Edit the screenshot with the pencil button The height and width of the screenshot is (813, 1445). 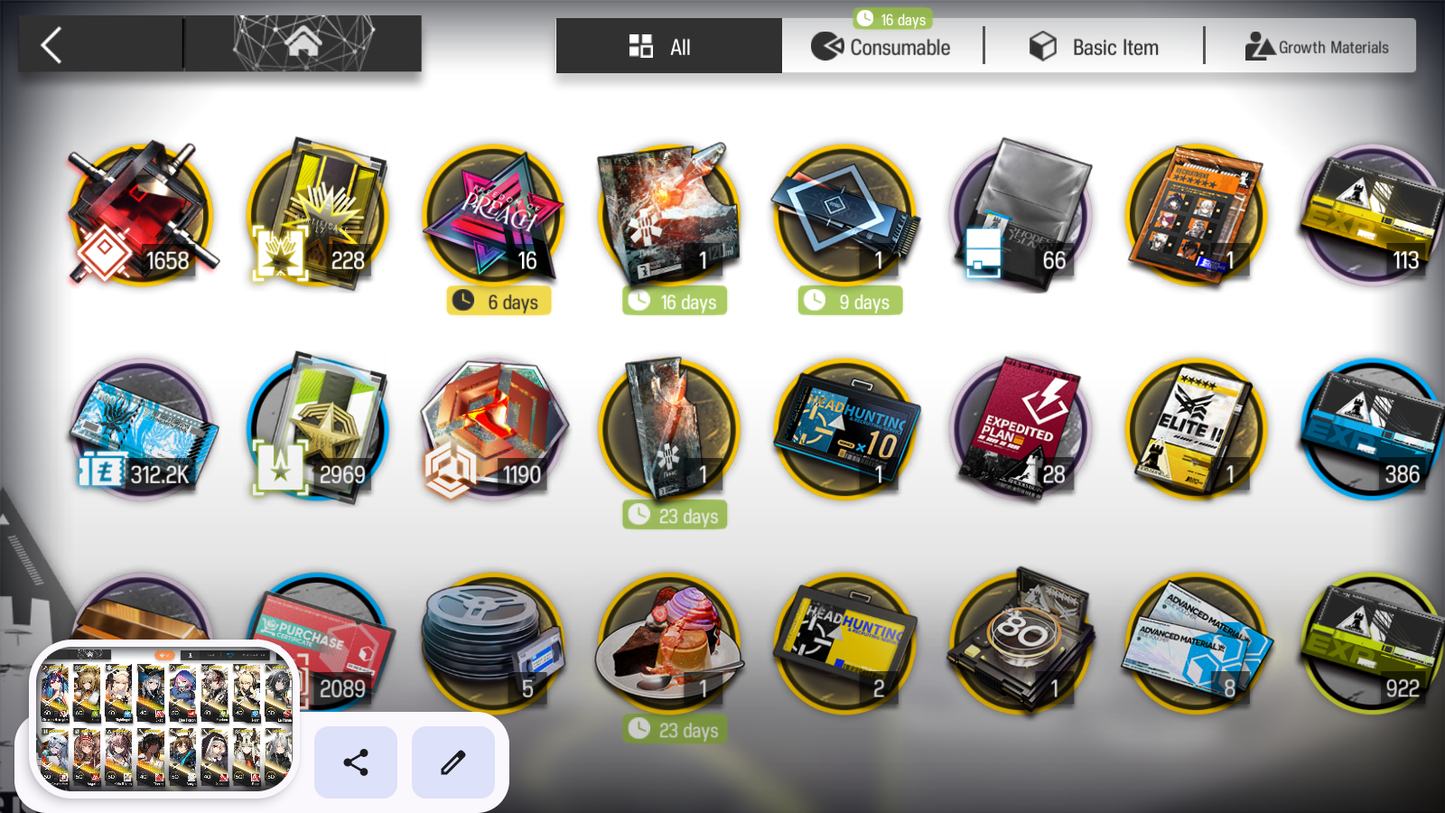(453, 763)
